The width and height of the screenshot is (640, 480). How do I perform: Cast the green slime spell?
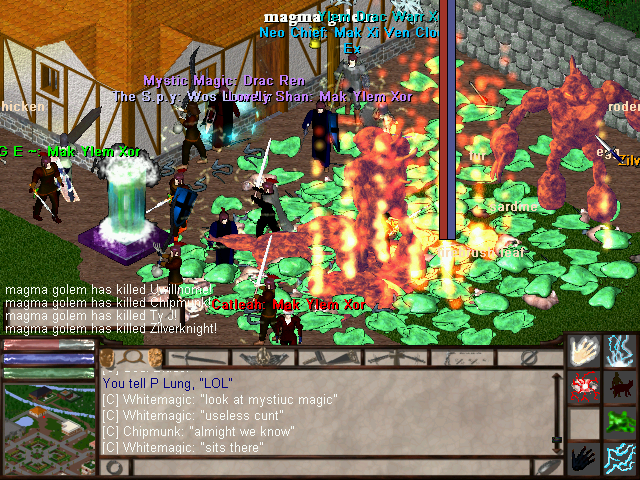click(x=620, y=423)
